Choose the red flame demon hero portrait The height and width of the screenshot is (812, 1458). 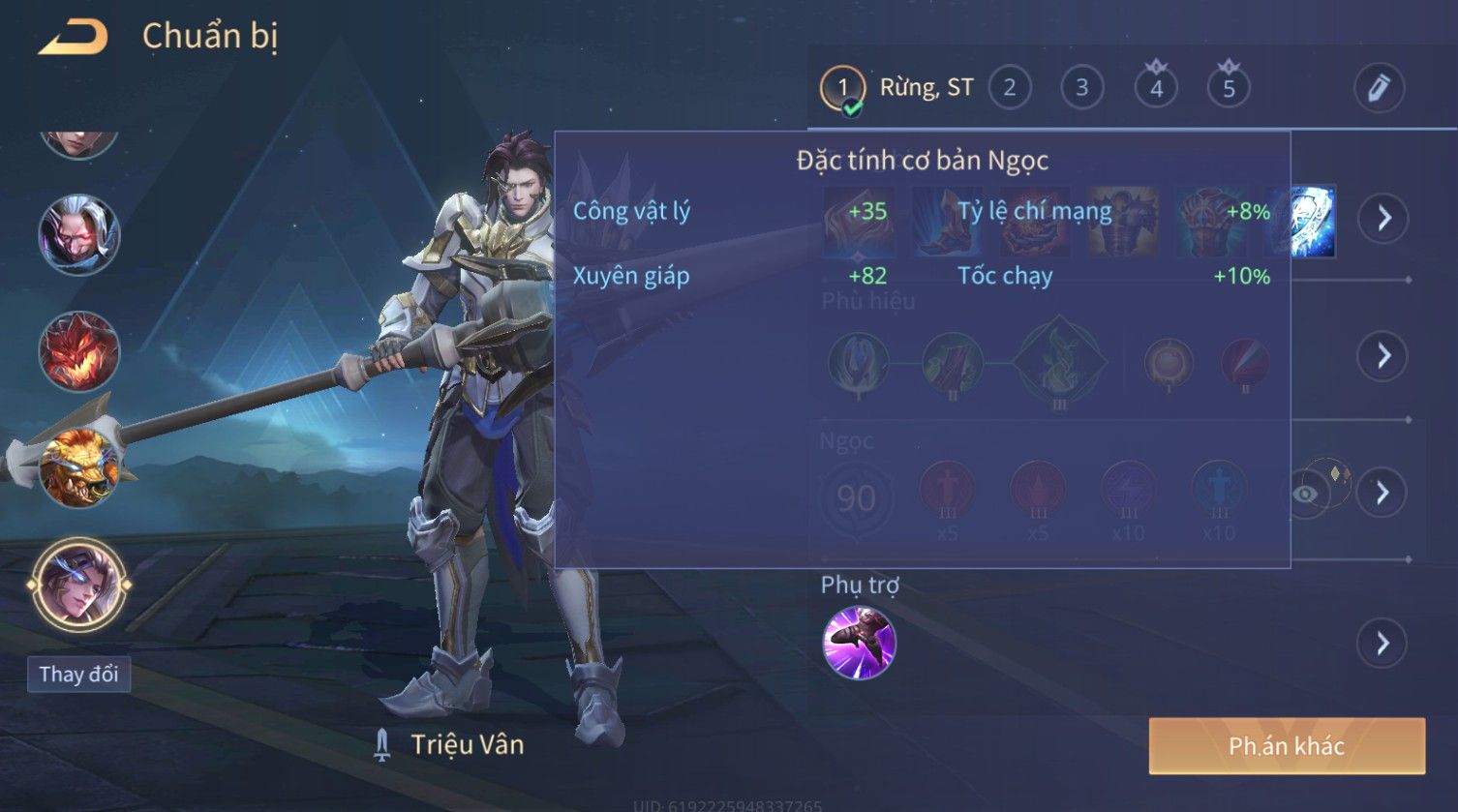click(x=79, y=350)
